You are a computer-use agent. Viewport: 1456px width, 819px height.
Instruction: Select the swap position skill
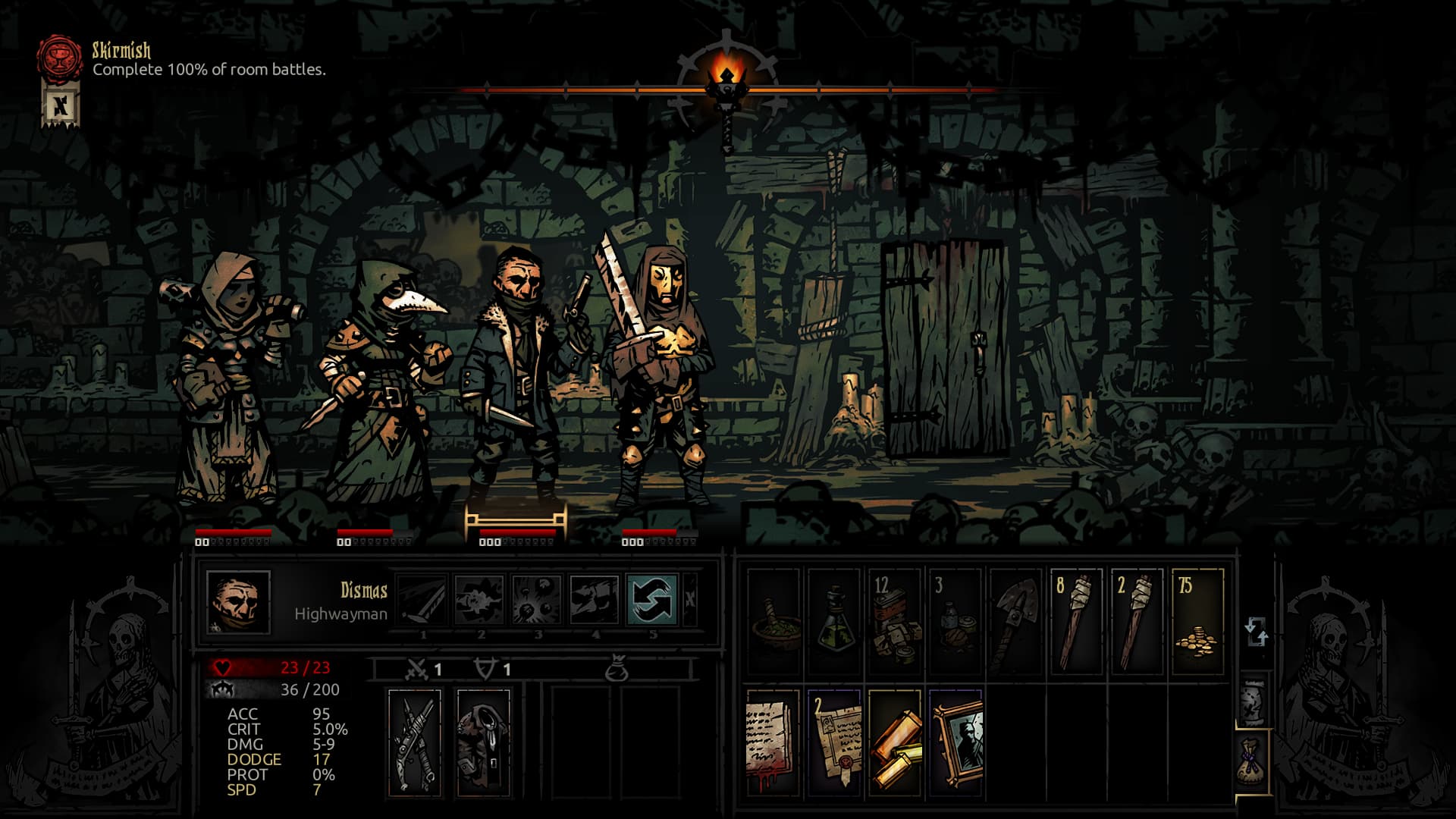(x=652, y=599)
